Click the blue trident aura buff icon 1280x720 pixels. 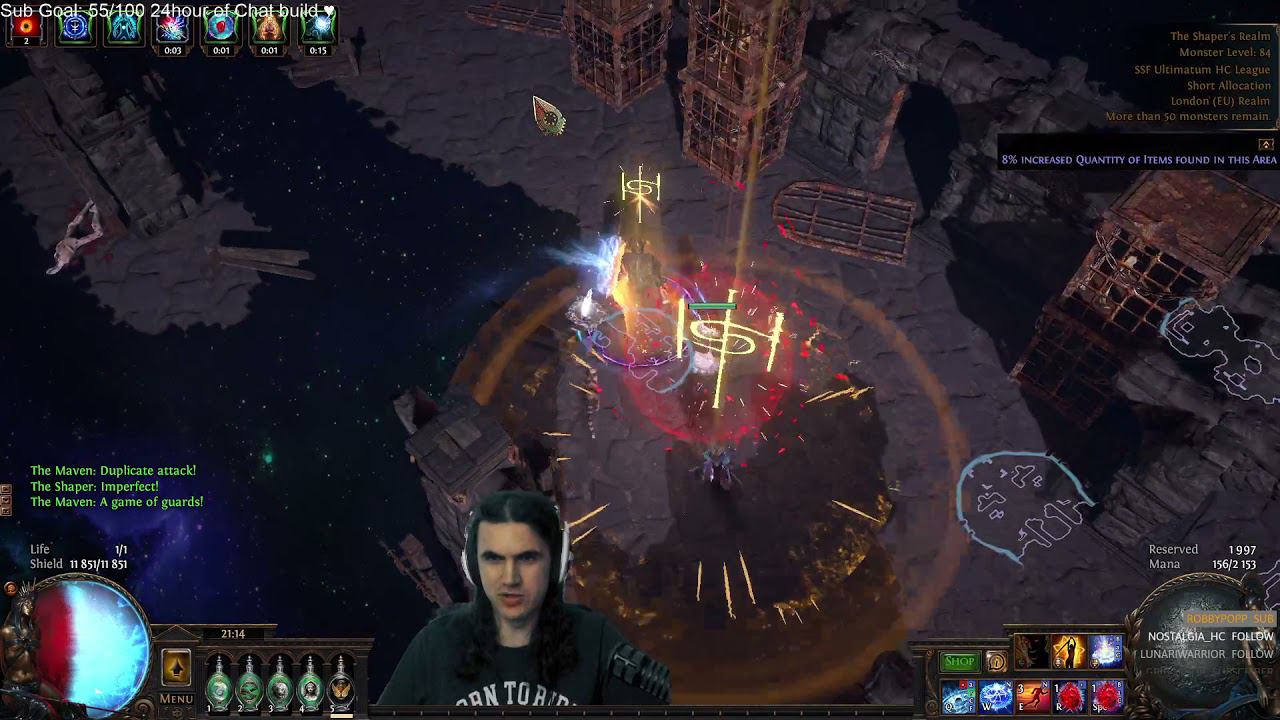point(75,27)
